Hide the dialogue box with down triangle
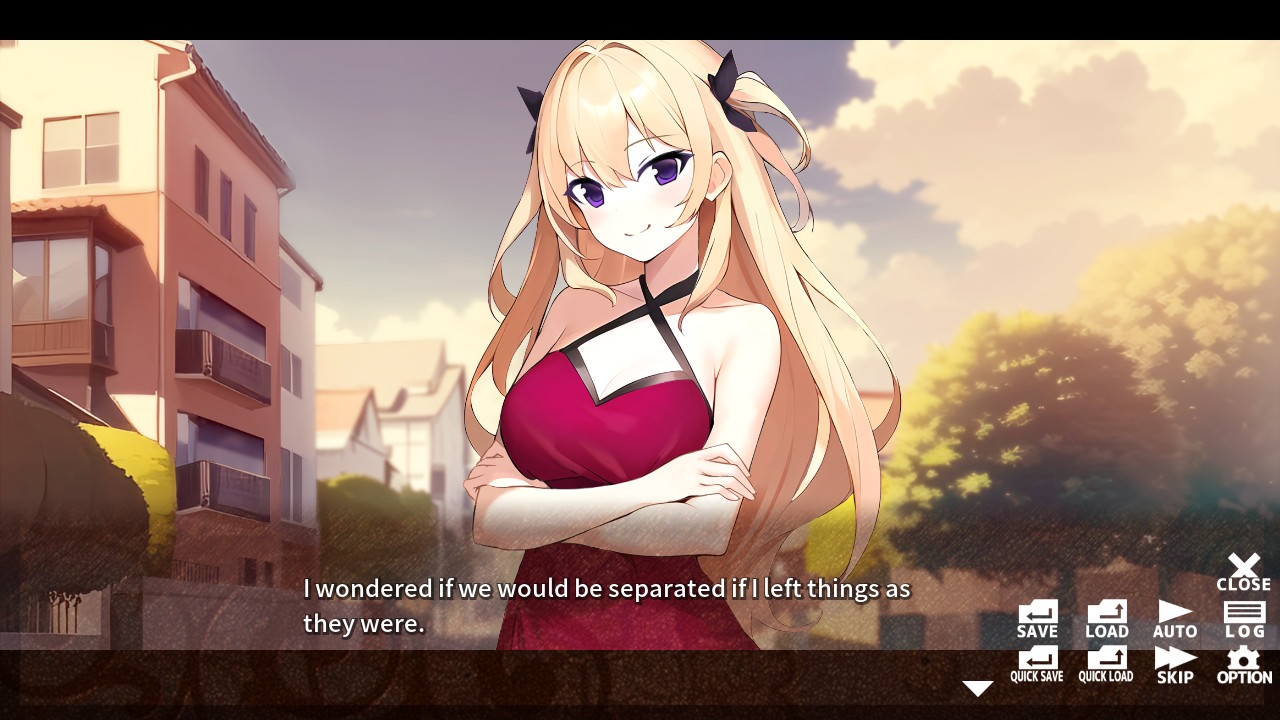Image resolution: width=1280 pixels, height=720 pixels. pos(977,687)
